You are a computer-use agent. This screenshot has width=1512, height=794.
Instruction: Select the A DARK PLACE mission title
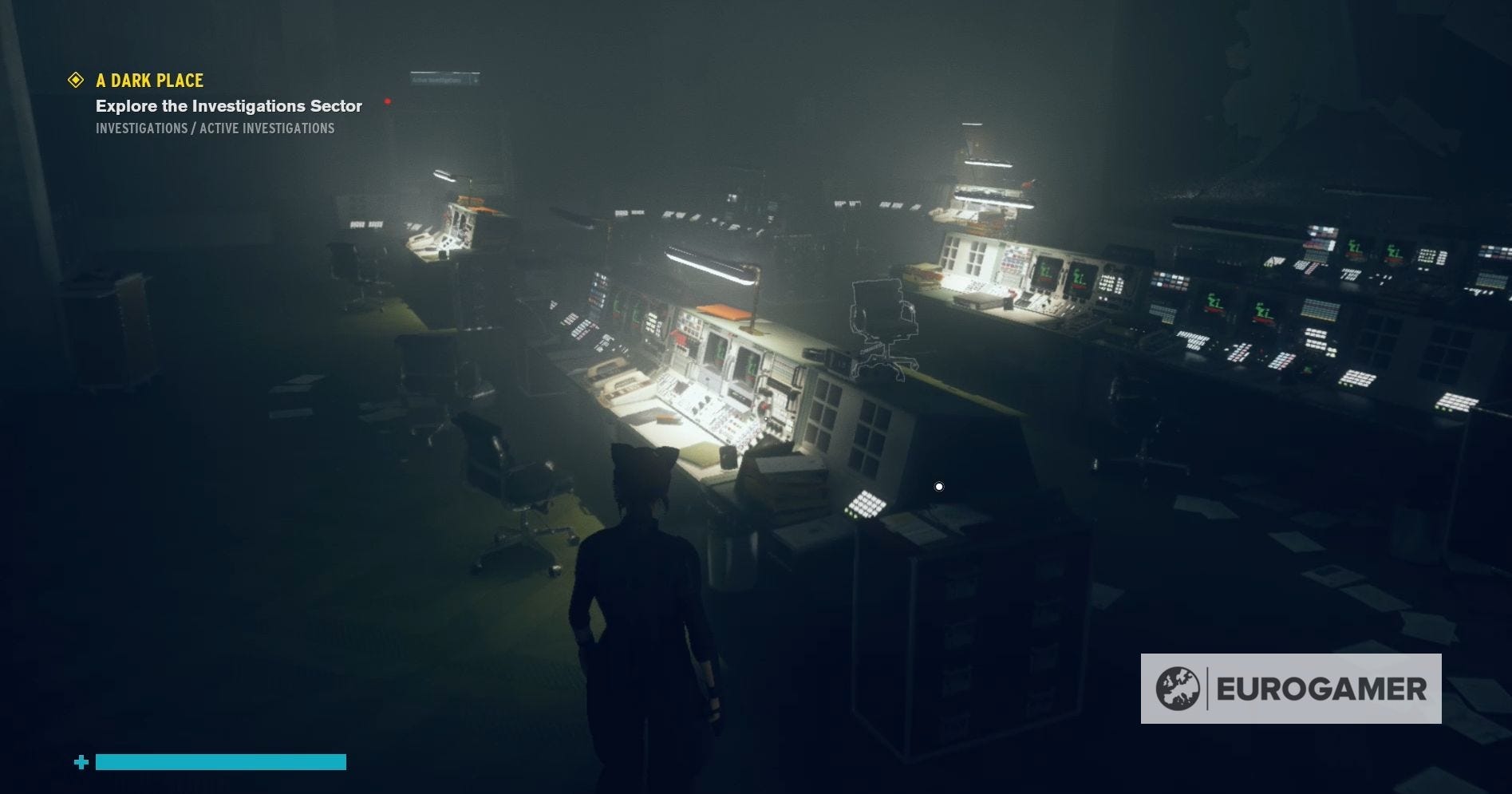150,80
